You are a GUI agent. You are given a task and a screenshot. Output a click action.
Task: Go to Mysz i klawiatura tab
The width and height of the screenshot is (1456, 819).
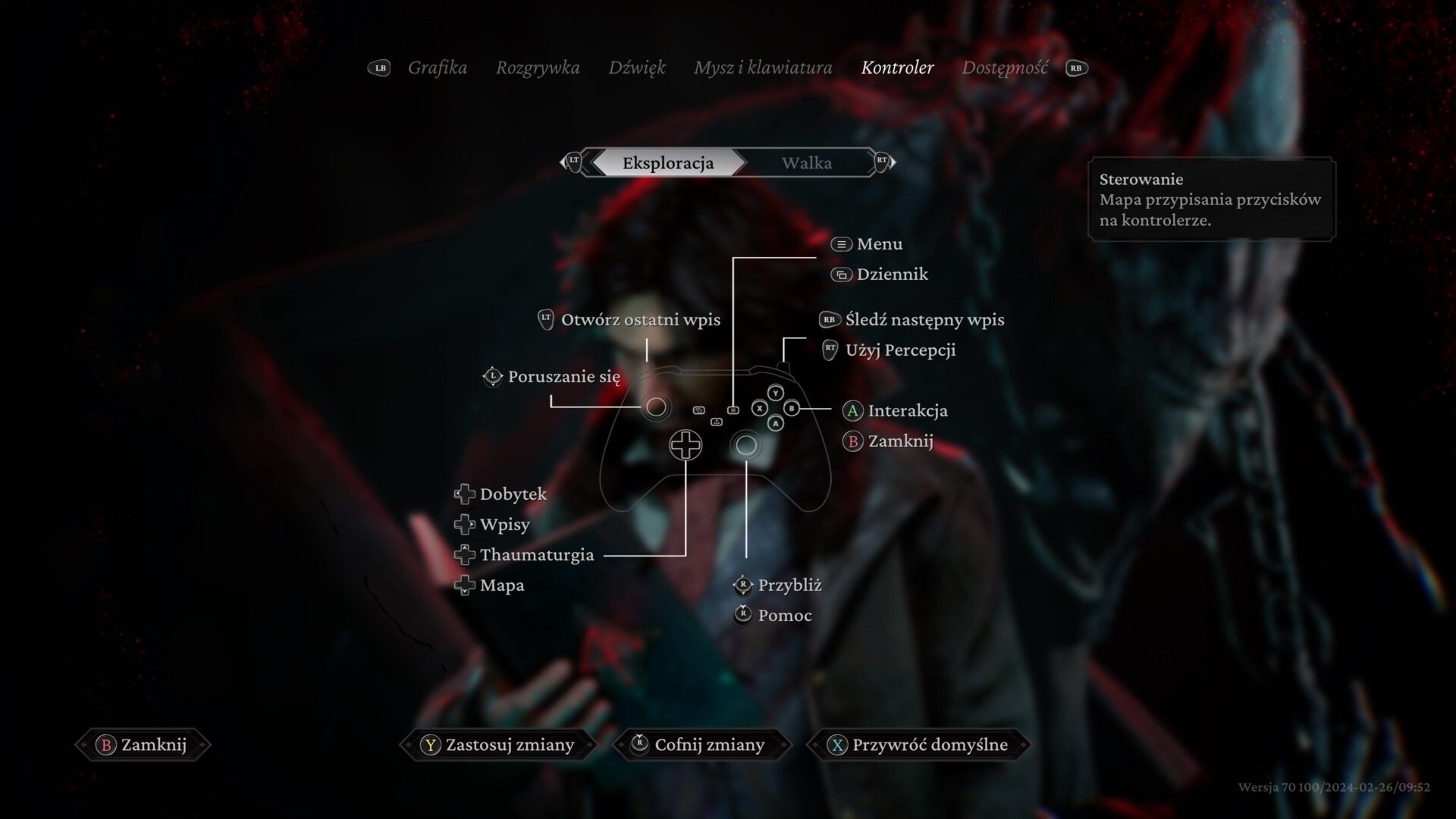click(762, 68)
